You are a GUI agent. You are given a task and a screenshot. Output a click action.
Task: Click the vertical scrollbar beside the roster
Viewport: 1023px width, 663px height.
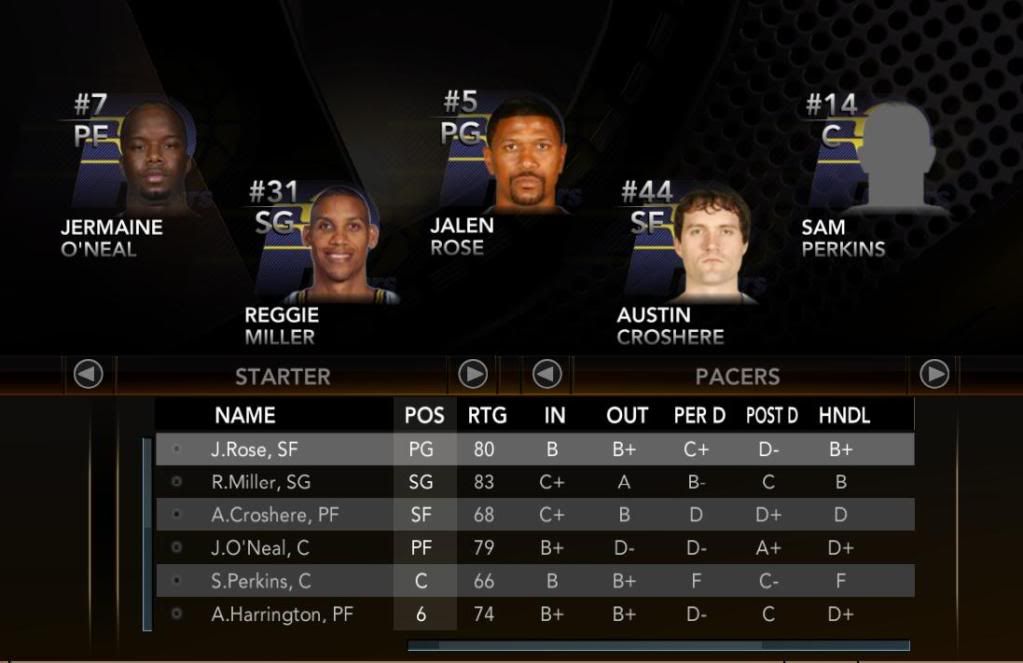[148, 533]
